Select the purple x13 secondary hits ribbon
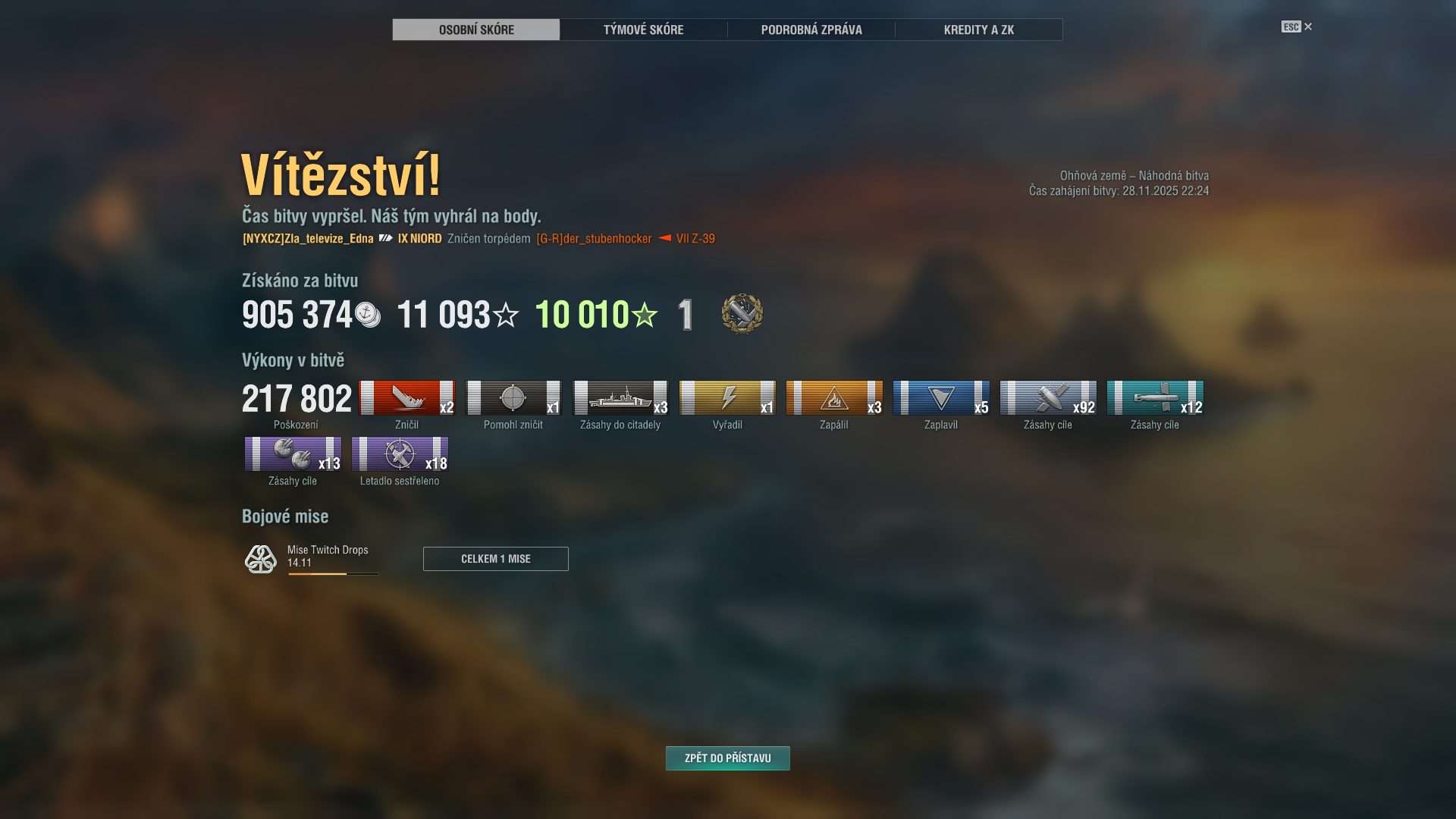Viewport: 1456px width, 819px height. point(293,454)
